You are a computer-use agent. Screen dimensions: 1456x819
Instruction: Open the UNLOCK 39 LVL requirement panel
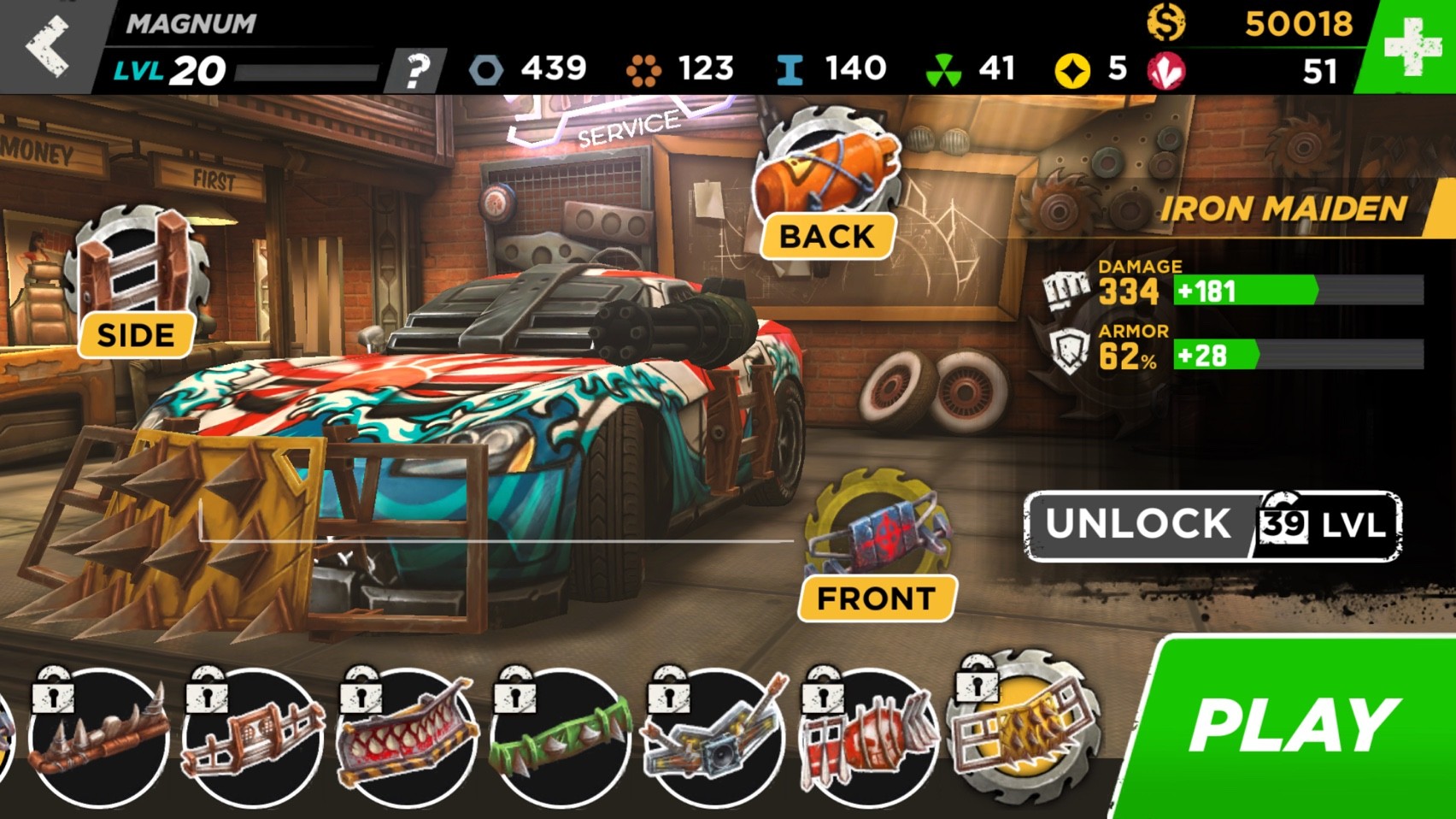(1212, 524)
